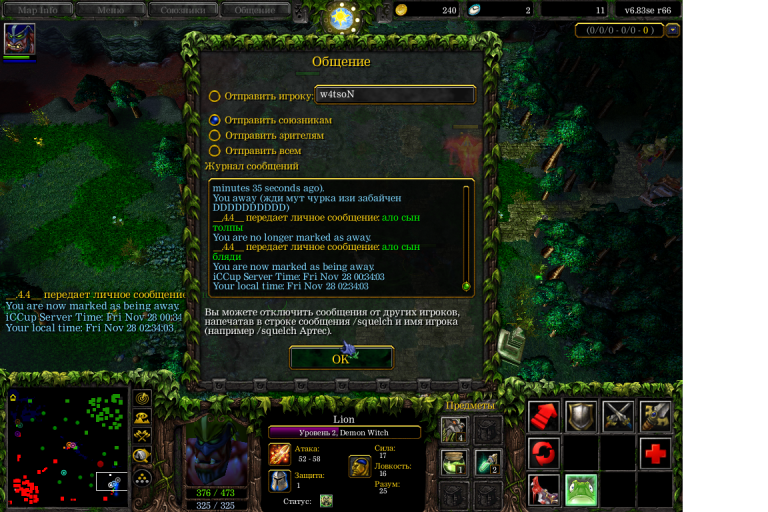Collapse the scoreboard with the arrow button

673,30
